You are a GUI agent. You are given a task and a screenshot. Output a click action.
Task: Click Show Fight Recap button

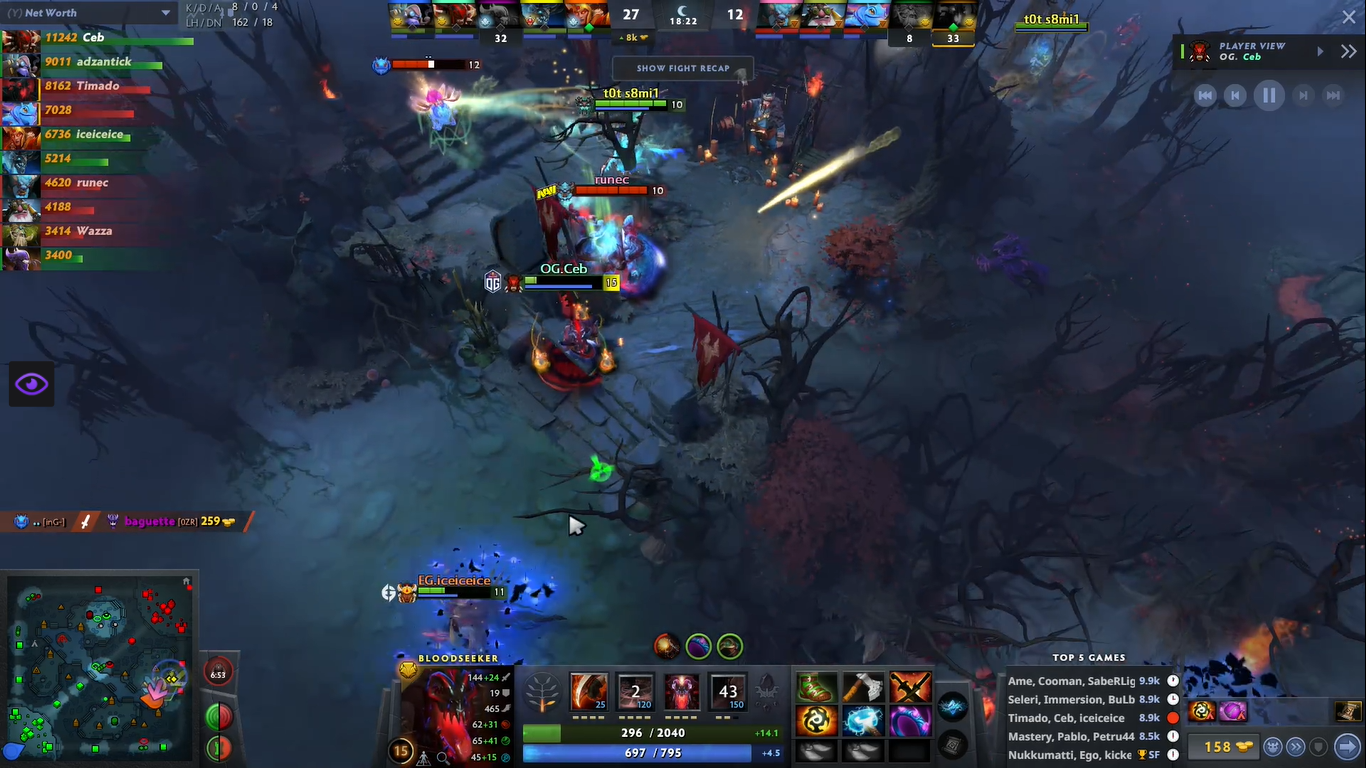coord(683,68)
